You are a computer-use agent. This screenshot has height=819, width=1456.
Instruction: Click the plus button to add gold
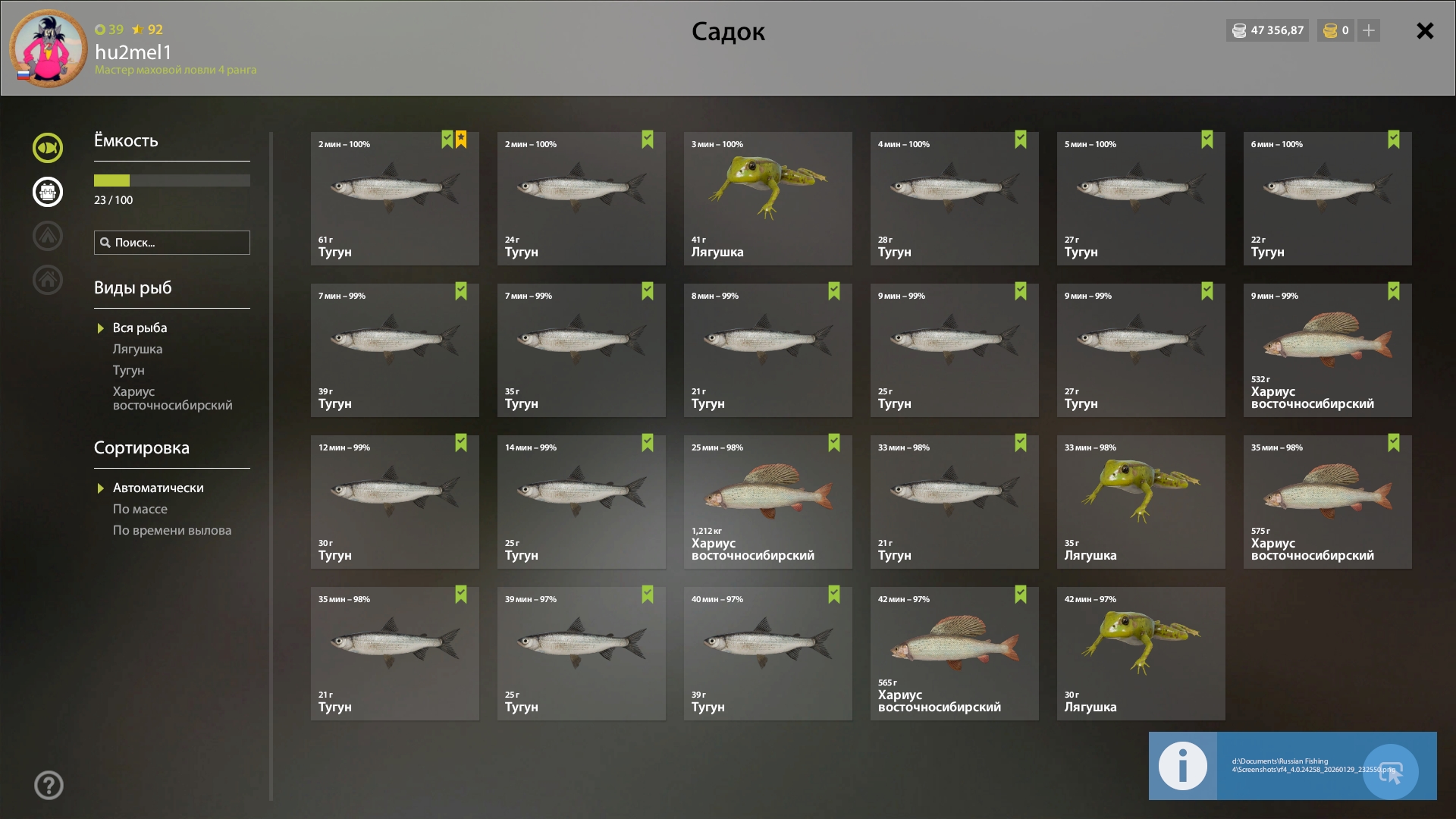coord(1369,30)
